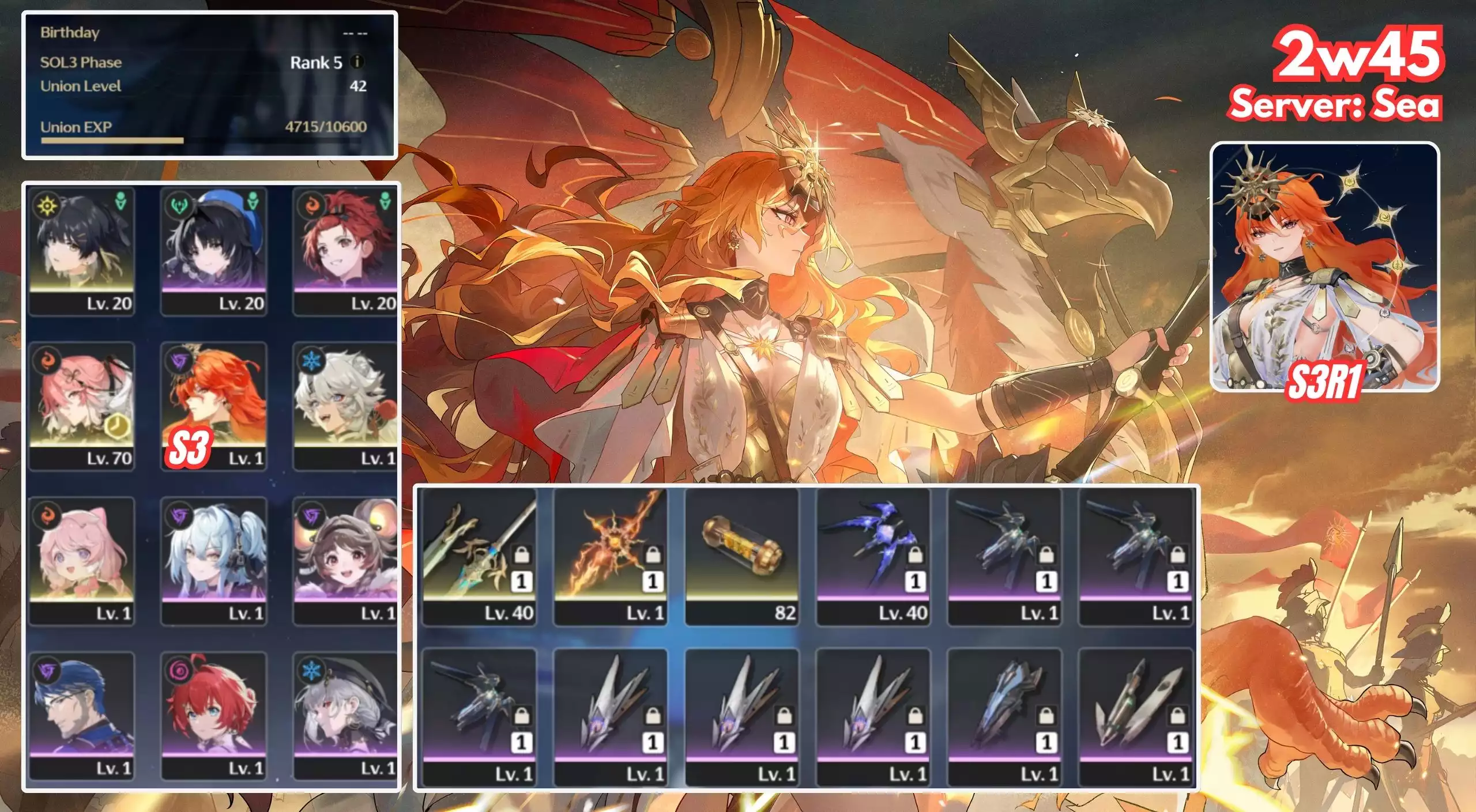Pick the blue-haired man with glasses
Screen dimensions: 1476x812
(82, 716)
